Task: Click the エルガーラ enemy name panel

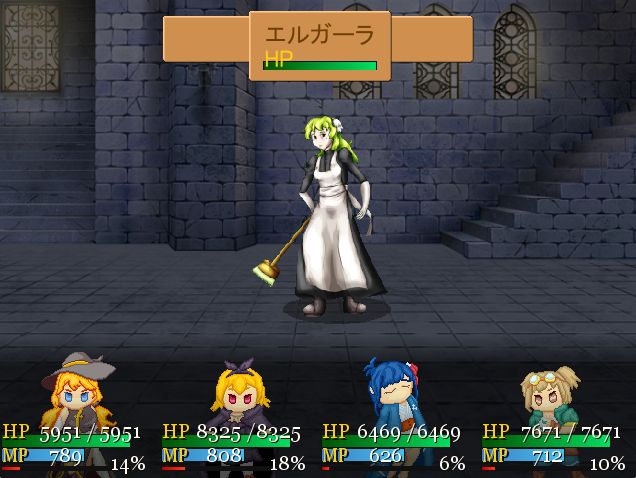Action: tap(319, 45)
